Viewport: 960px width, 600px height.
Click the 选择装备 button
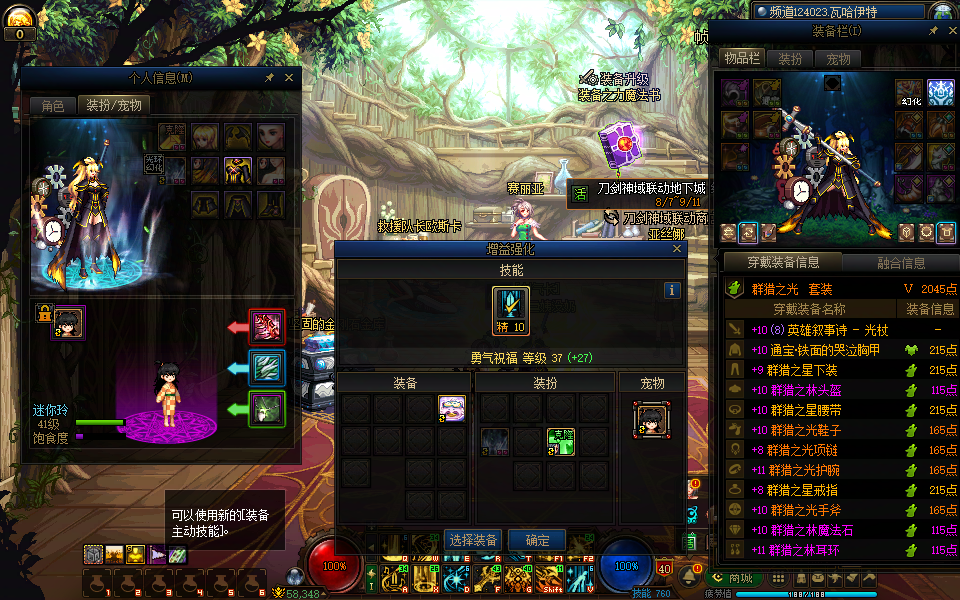[x=473, y=540]
